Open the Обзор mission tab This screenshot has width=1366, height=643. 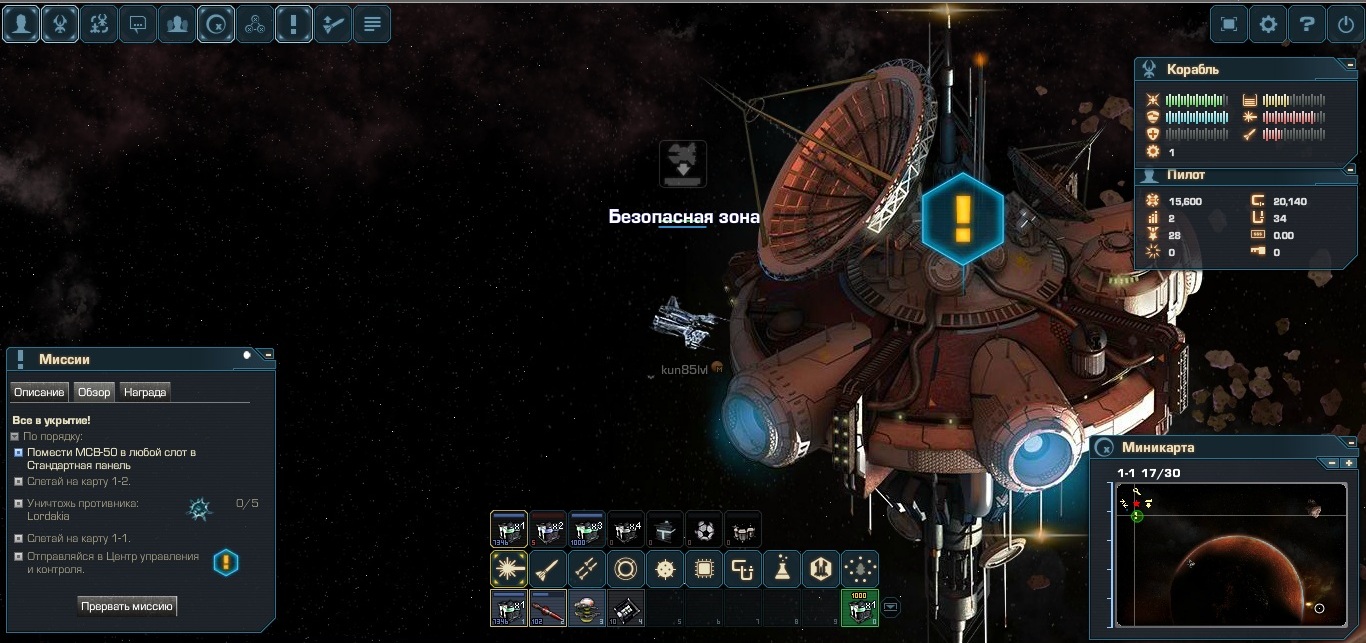click(x=94, y=392)
